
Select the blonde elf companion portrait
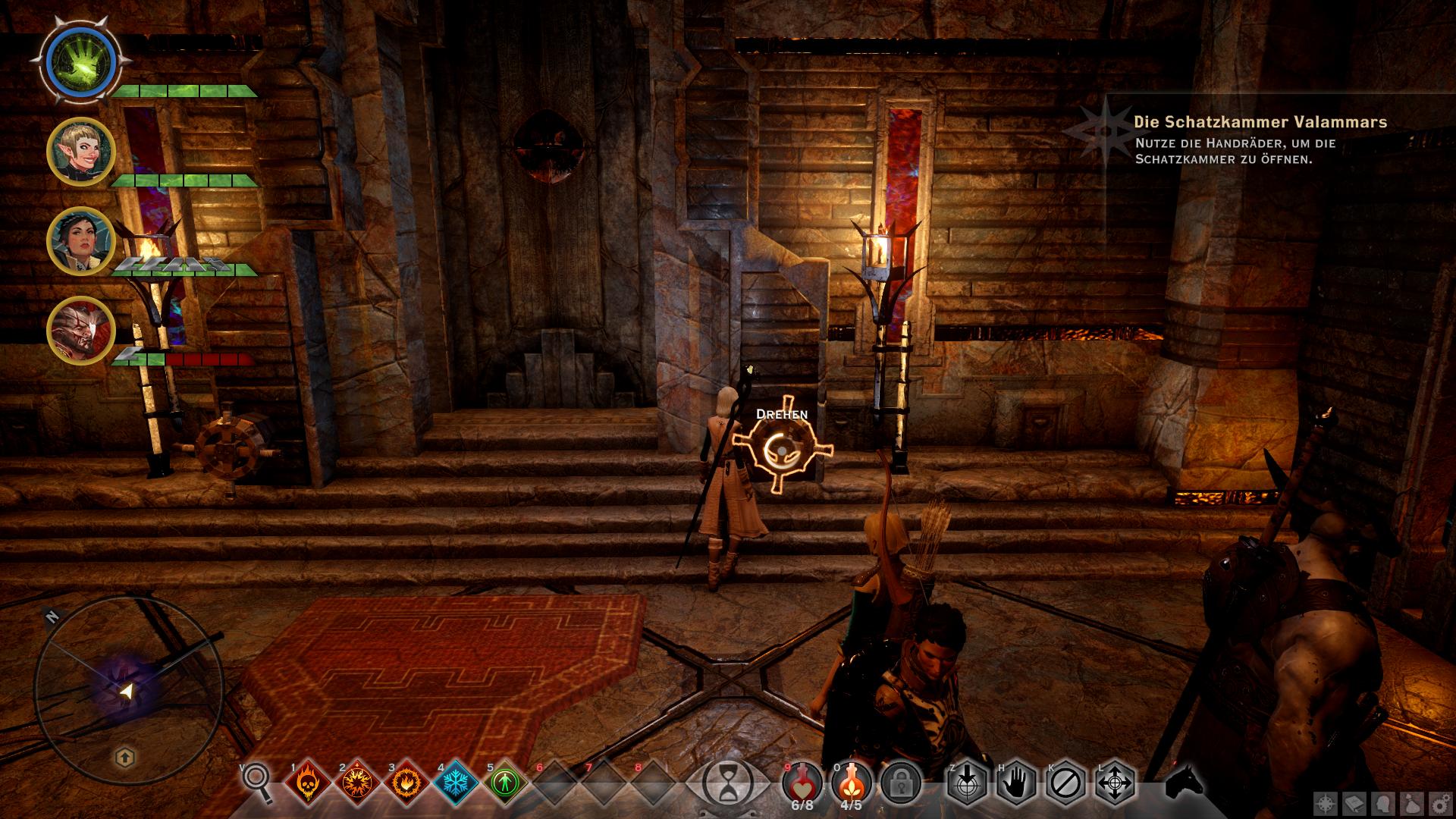pos(80,151)
